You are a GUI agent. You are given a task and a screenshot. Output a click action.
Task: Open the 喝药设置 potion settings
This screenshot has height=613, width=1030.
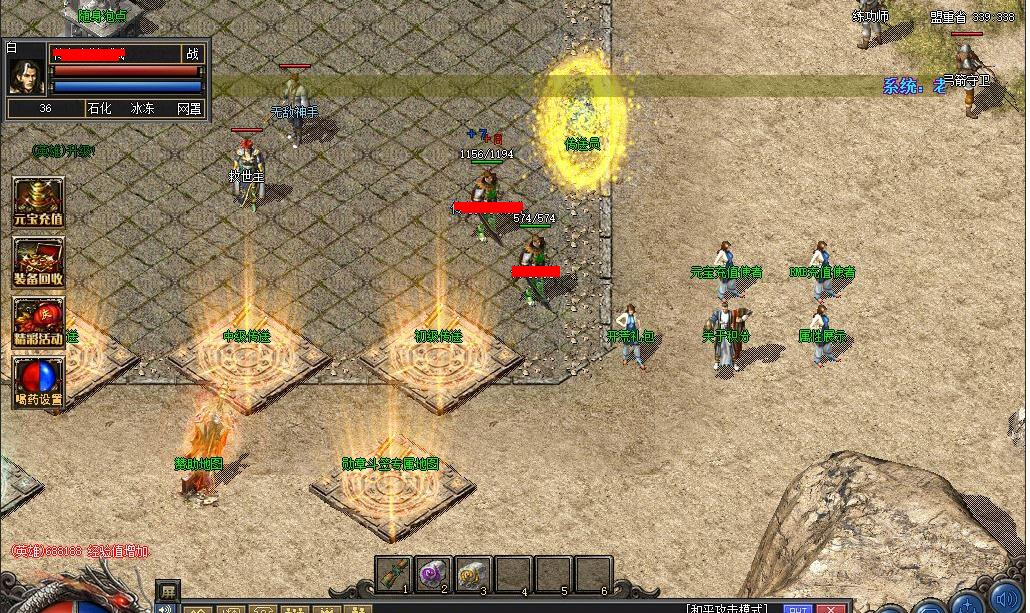[x=38, y=382]
